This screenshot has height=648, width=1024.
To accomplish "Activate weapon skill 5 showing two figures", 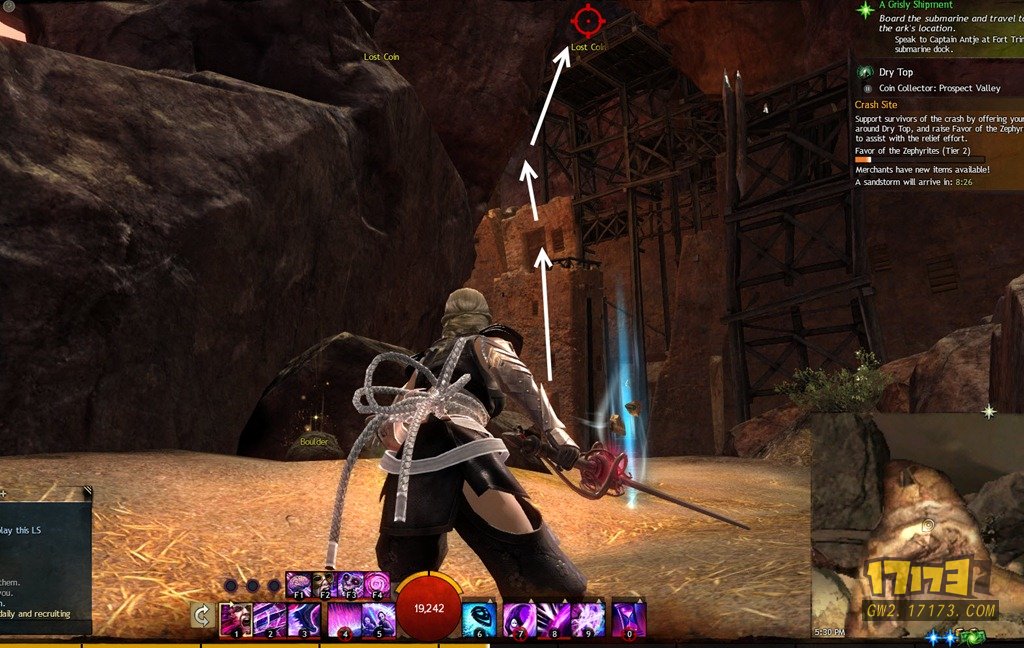I will click(x=379, y=619).
